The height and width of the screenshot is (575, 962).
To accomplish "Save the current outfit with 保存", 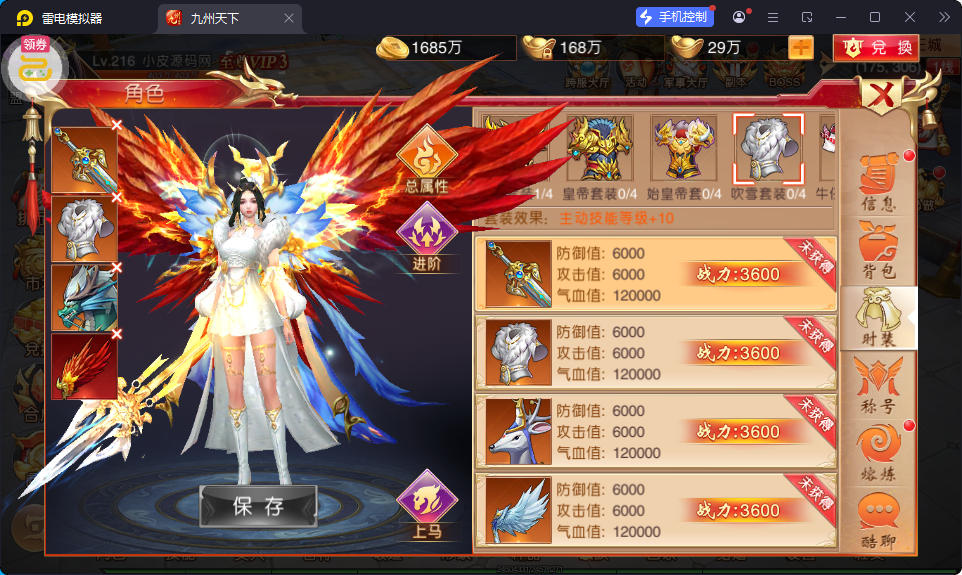I will (x=258, y=506).
